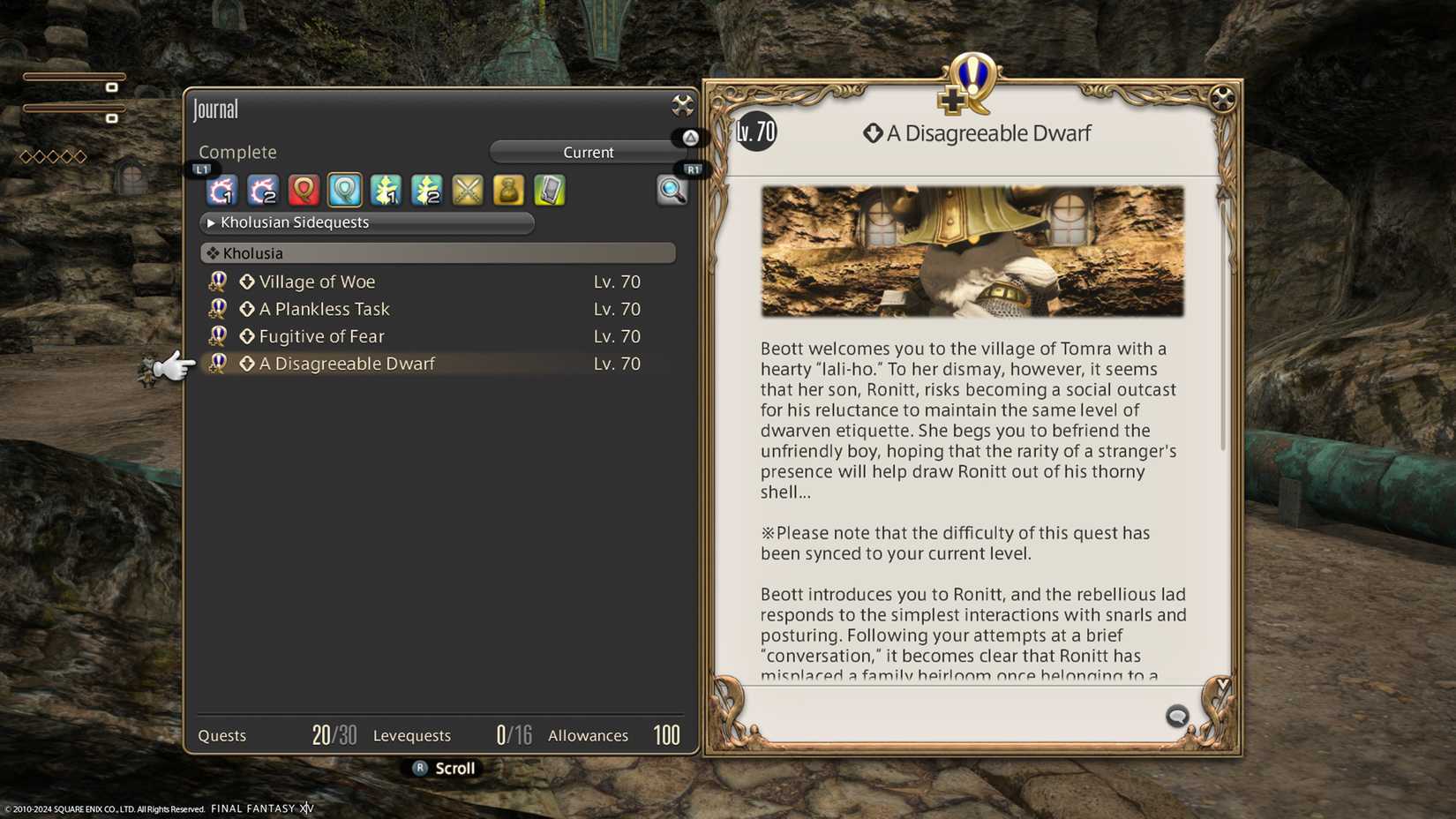Screen dimensions: 1456x819
Task: Select the red important quests icon
Action: click(303, 190)
